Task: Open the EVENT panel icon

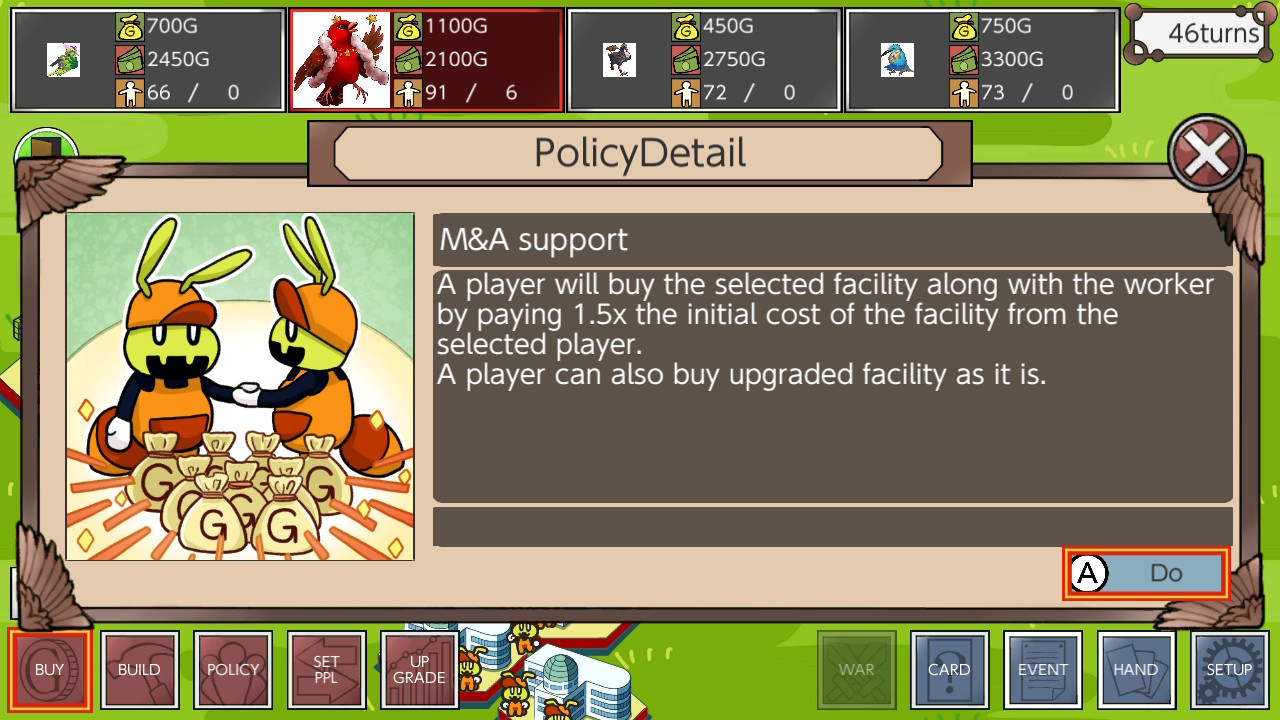Action: pyautogui.click(x=1042, y=669)
